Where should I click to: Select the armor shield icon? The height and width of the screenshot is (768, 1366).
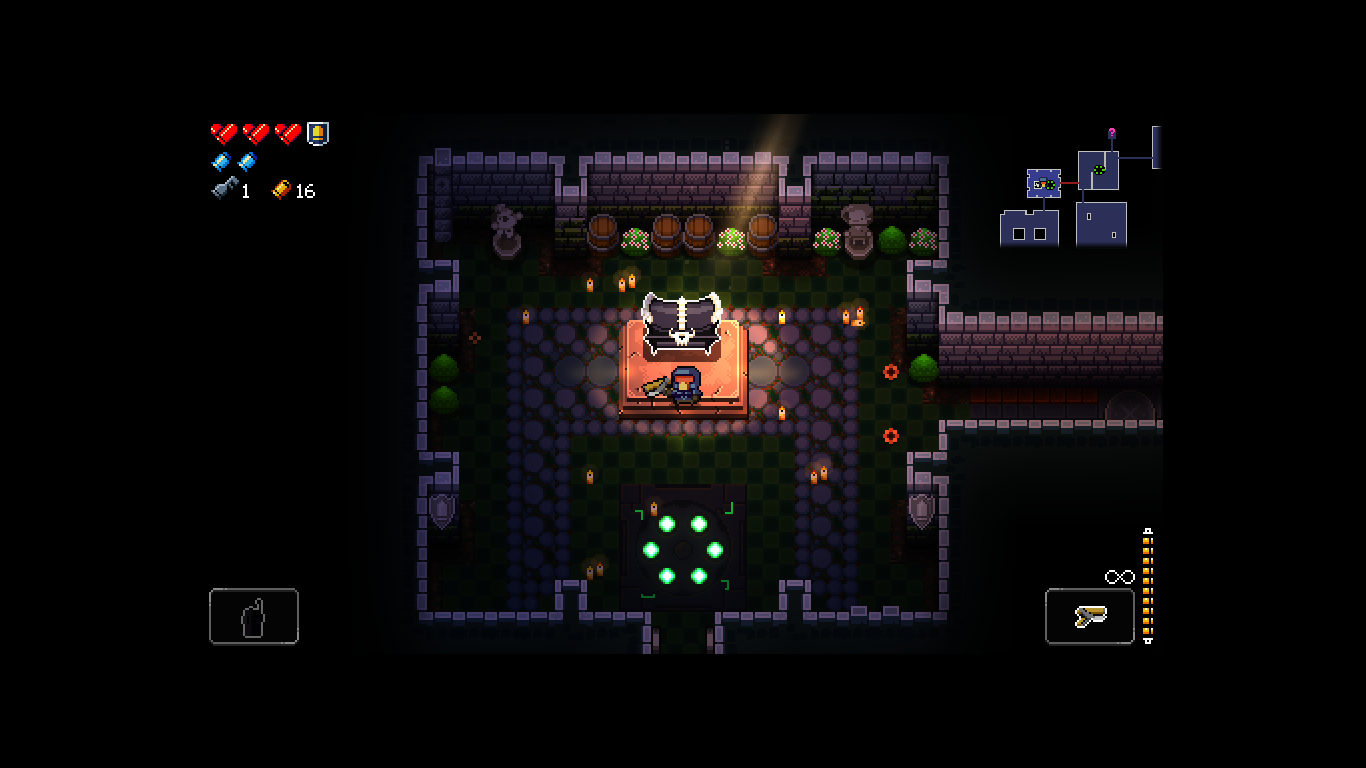click(318, 134)
